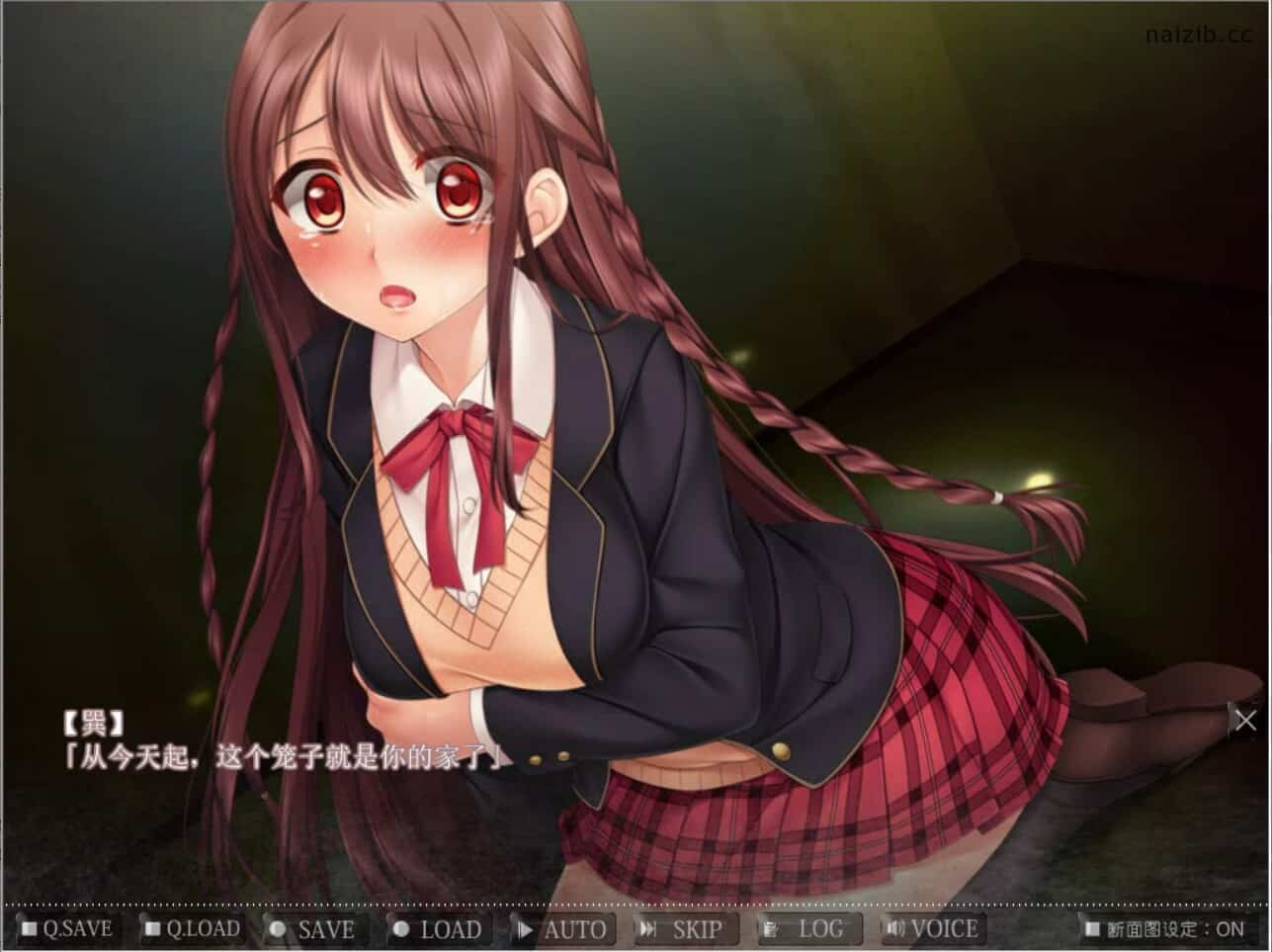Switch to skip mode via SKIP
Viewport: 1272px width, 952px height.
click(x=687, y=929)
